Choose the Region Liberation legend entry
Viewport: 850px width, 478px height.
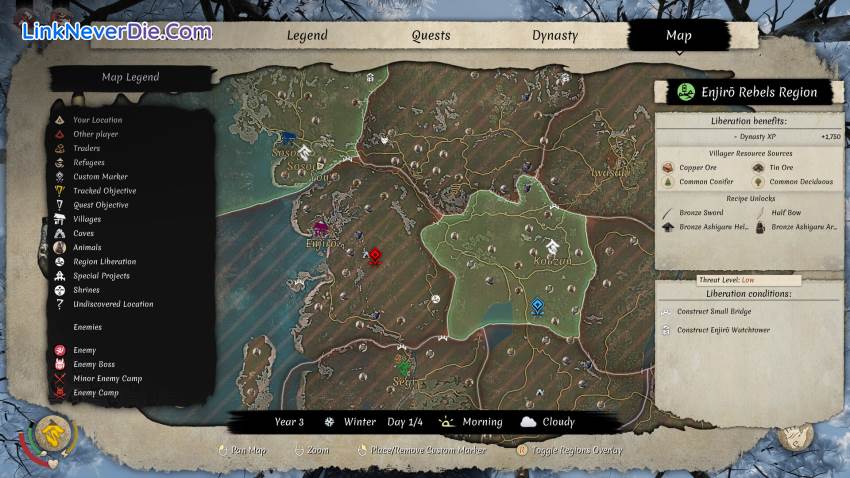click(x=104, y=262)
